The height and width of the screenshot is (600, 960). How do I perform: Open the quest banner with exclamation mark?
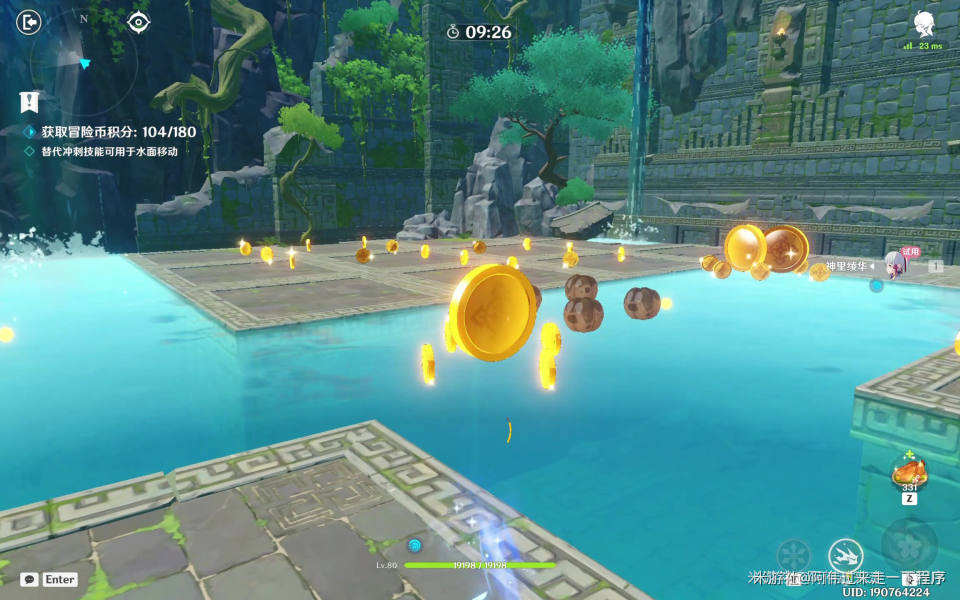click(29, 101)
